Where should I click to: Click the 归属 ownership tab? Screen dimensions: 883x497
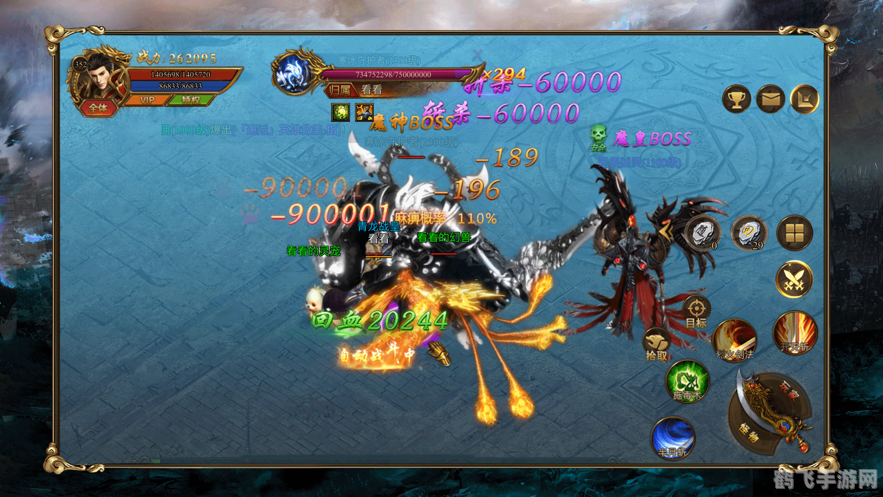pos(341,90)
